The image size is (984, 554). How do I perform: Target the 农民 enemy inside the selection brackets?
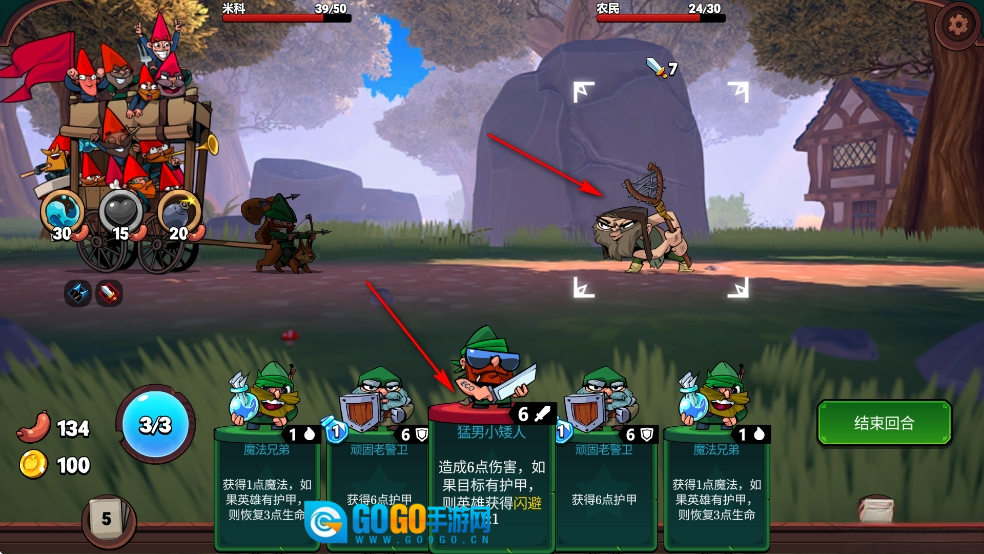coord(647,226)
